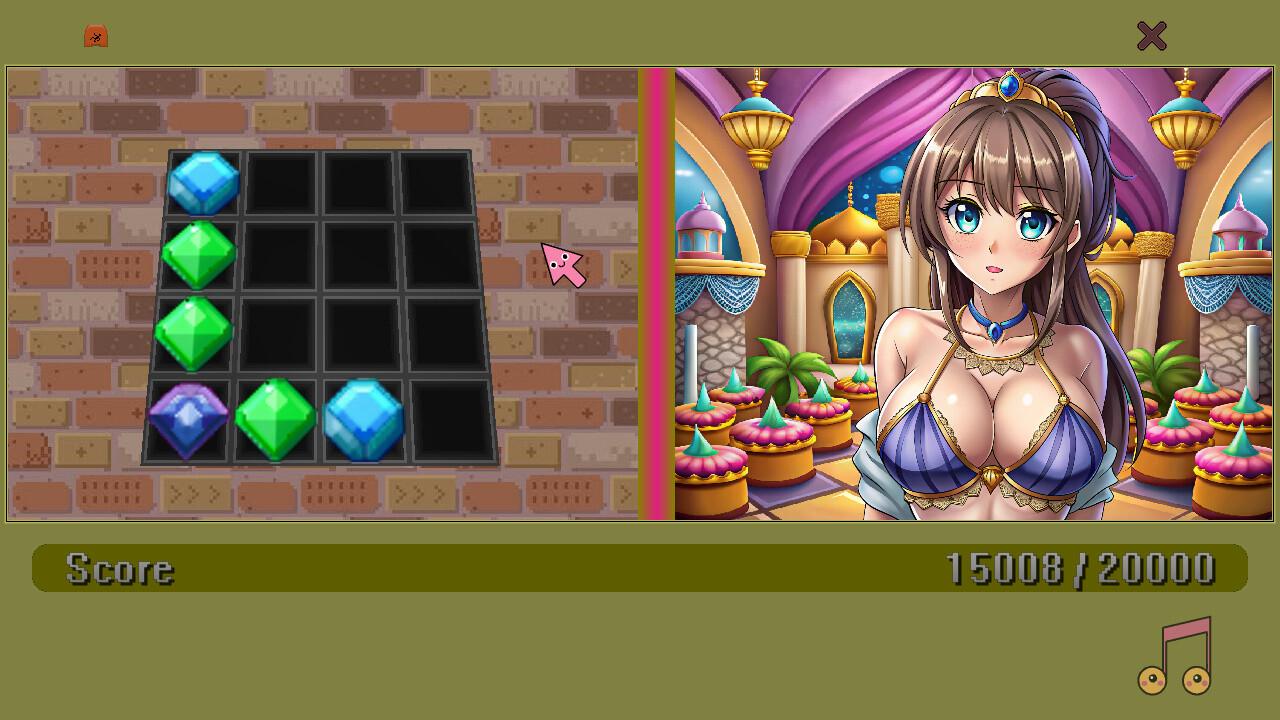Click the Score progress bar
Screen dimensions: 1280x720
(x=640, y=568)
